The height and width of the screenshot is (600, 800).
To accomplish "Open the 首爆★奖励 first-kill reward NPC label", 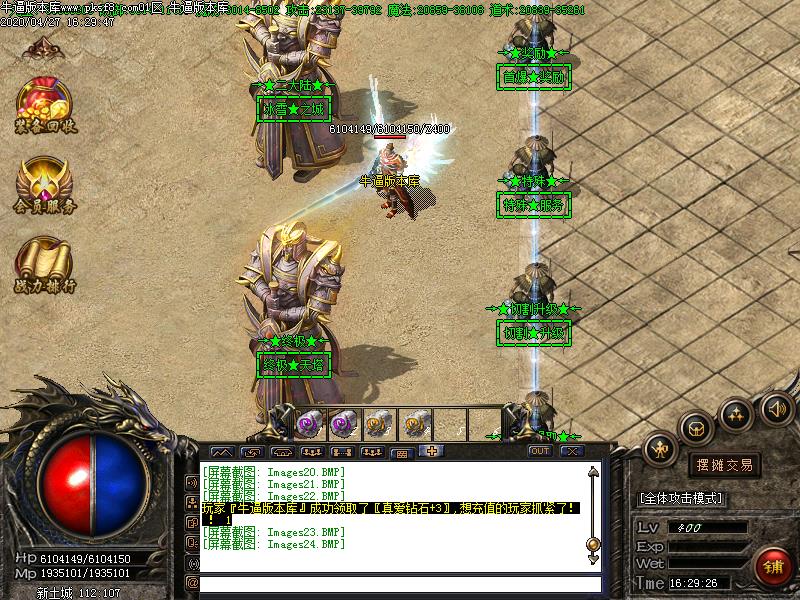I will [534, 77].
